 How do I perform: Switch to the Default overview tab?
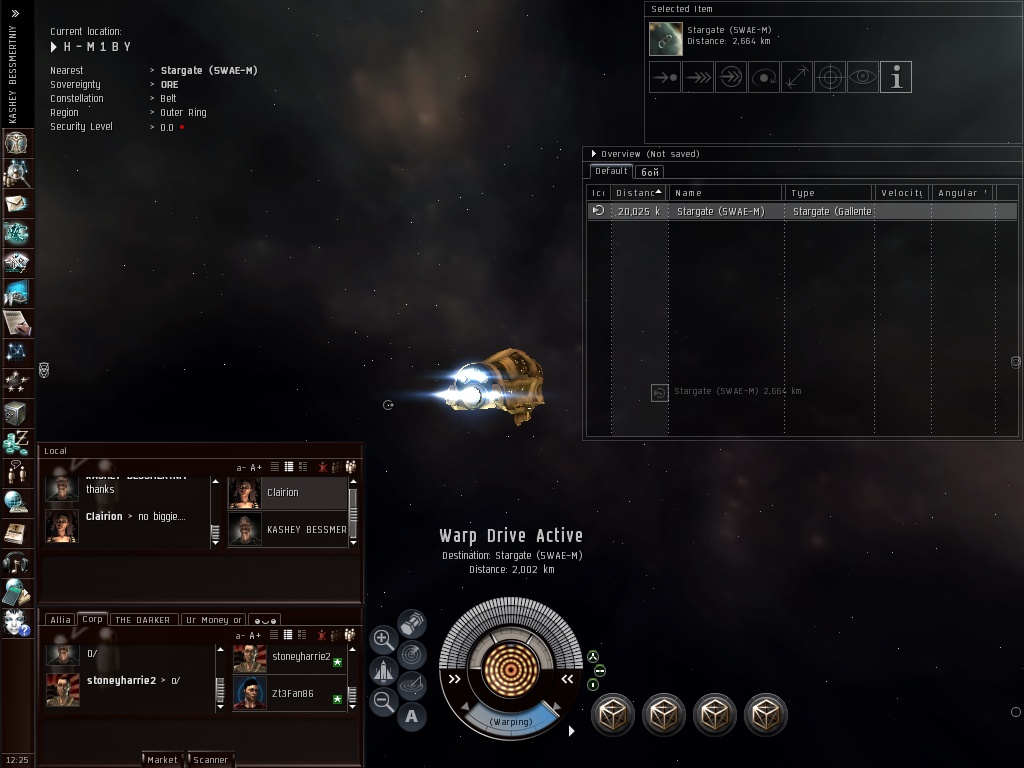pyautogui.click(x=611, y=171)
